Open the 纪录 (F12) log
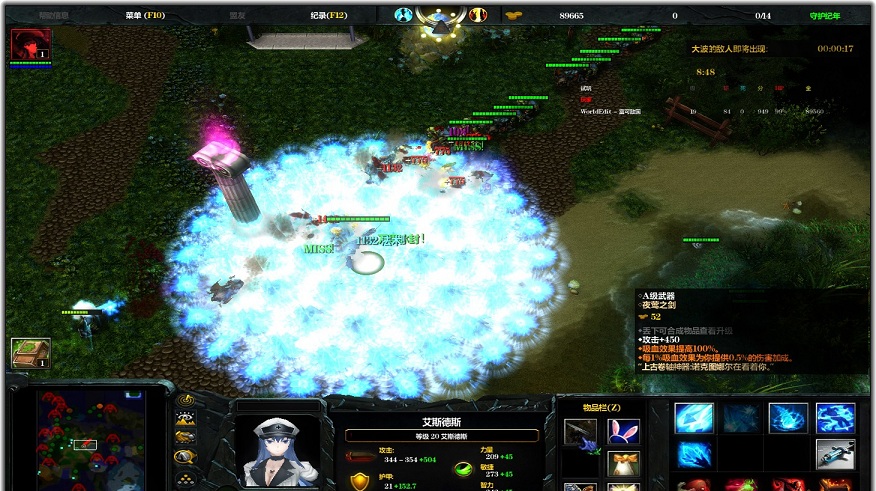Viewport: 876px width, 491px height. [328, 16]
